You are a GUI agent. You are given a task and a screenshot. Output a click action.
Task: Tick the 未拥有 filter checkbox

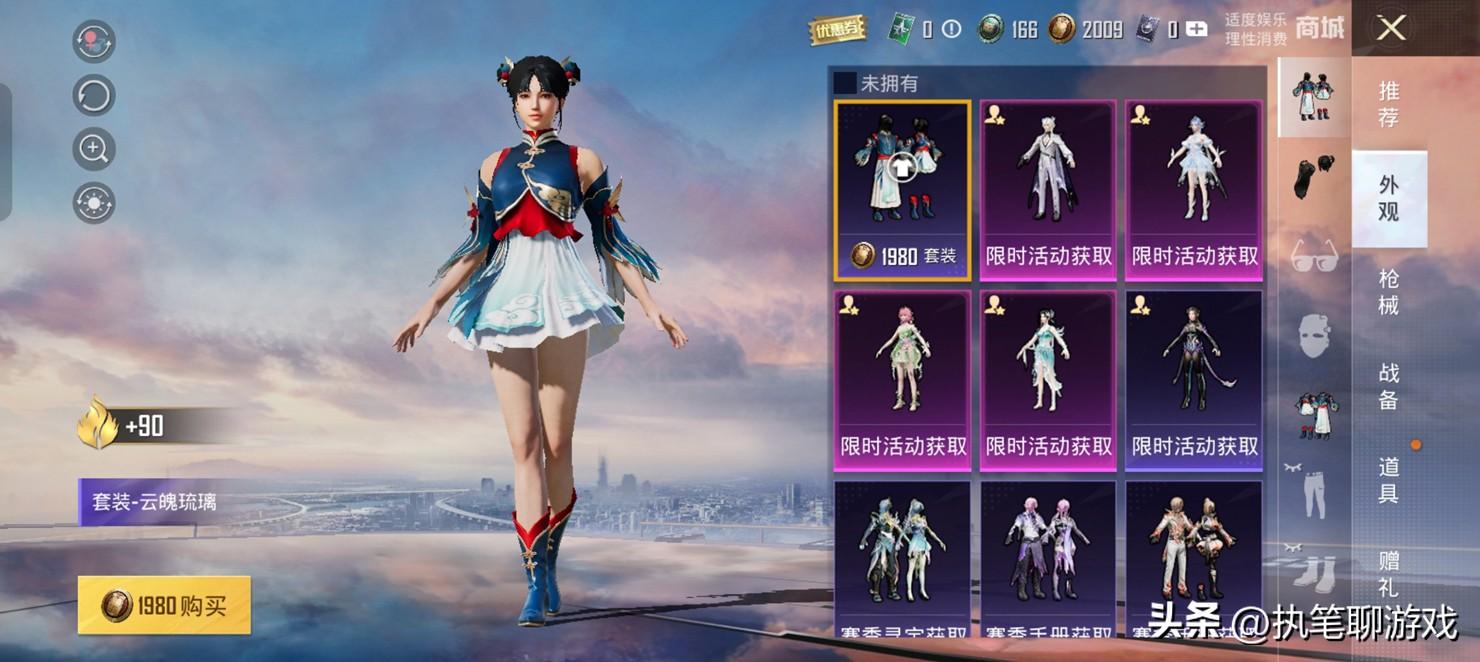tap(845, 83)
